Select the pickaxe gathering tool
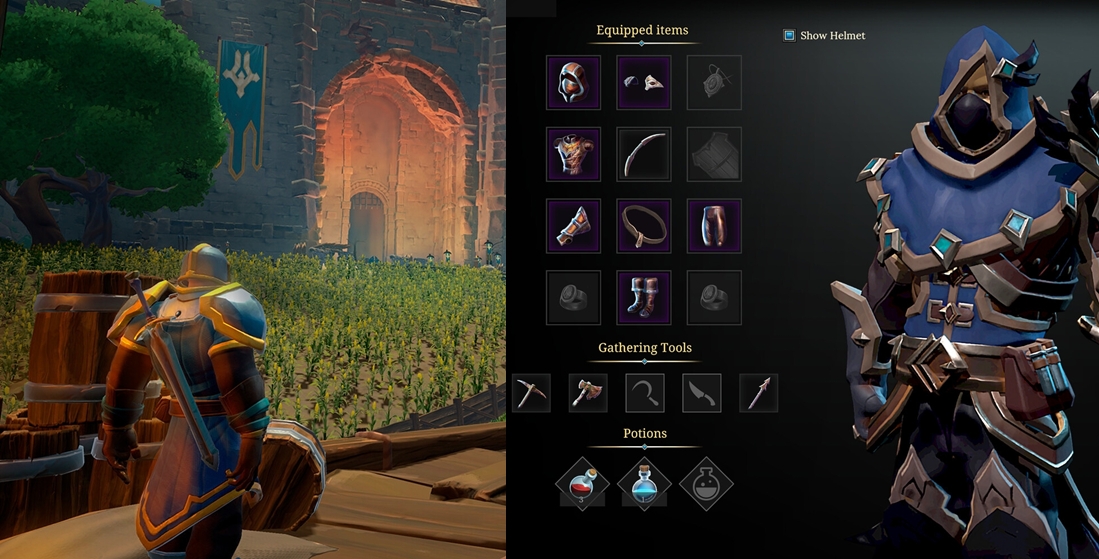The image size is (1099, 559). [x=531, y=393]
